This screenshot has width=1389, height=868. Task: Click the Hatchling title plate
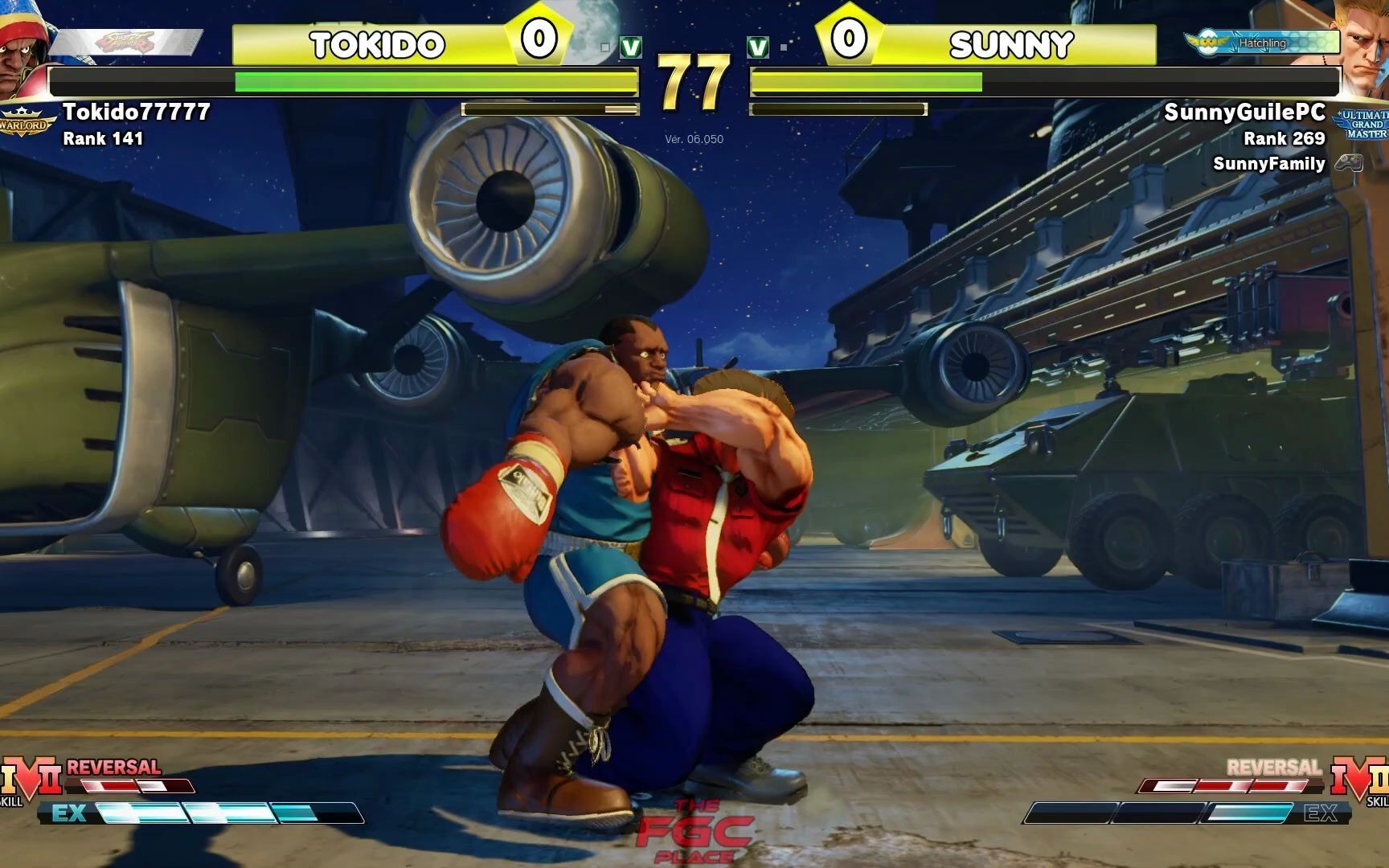[1260, 43]
